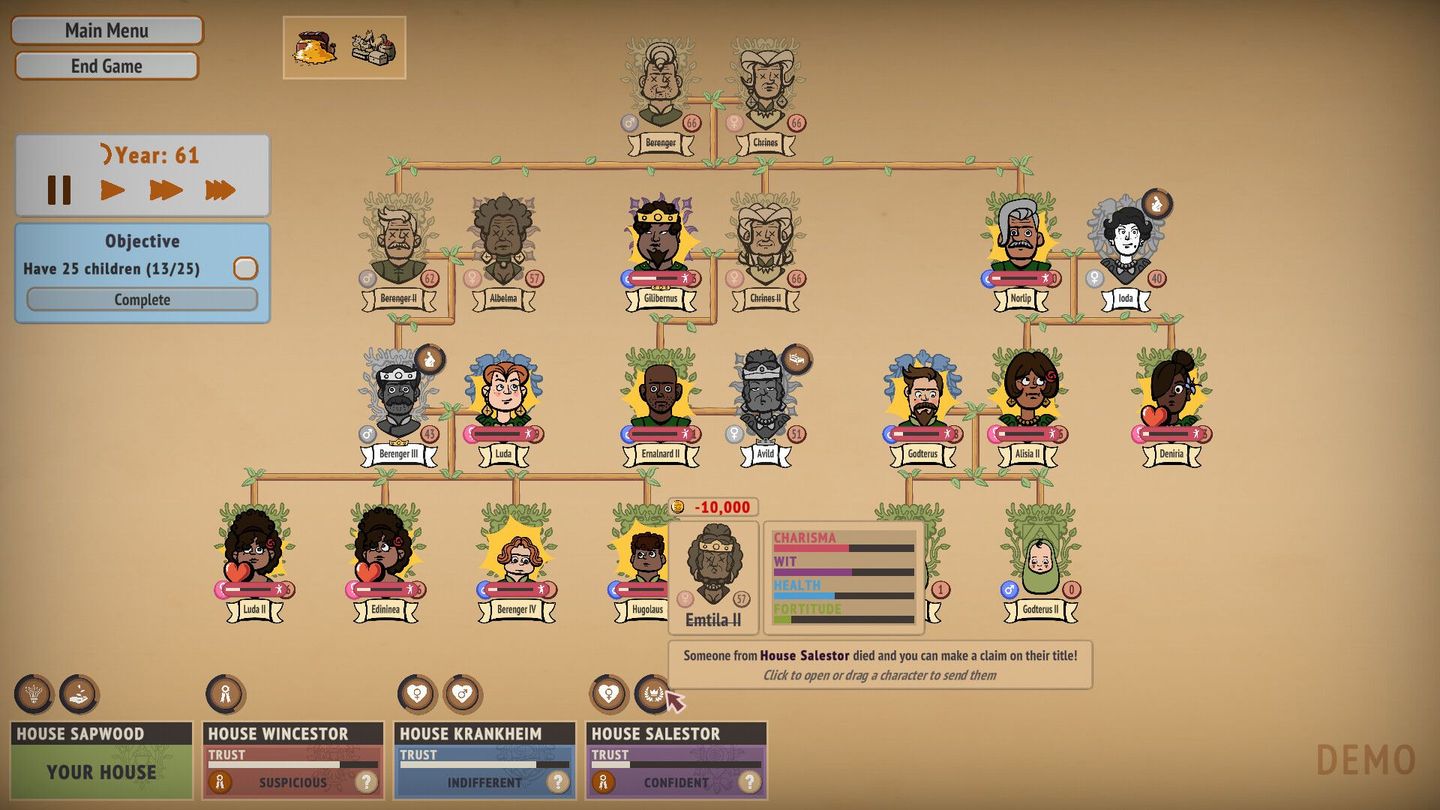
Task: Click the trade goods icon beside the gold pile
Action: [x=372, y=45]
